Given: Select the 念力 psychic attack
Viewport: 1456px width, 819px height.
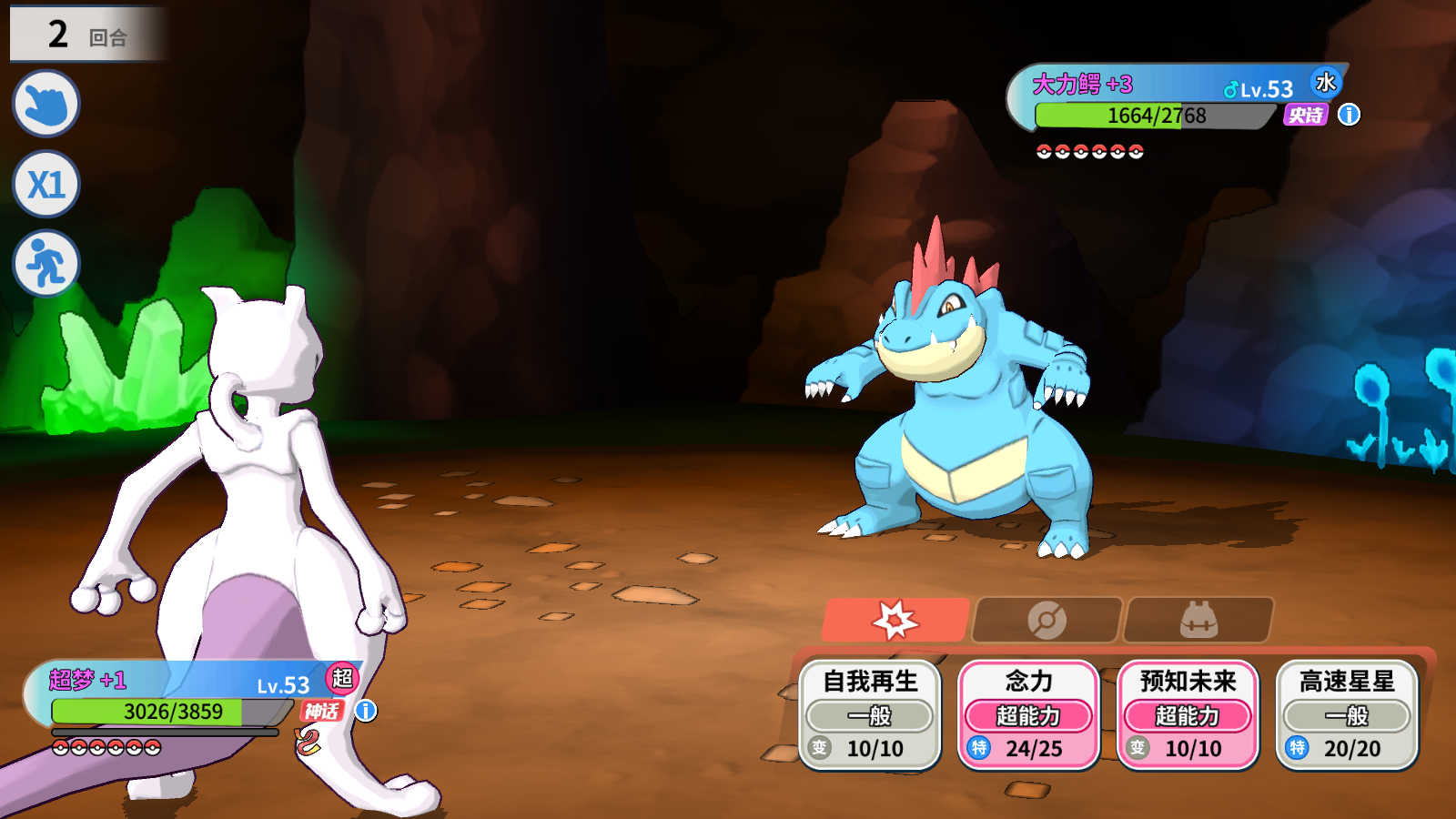Looking at the screenshot, I should point(1028,715).
